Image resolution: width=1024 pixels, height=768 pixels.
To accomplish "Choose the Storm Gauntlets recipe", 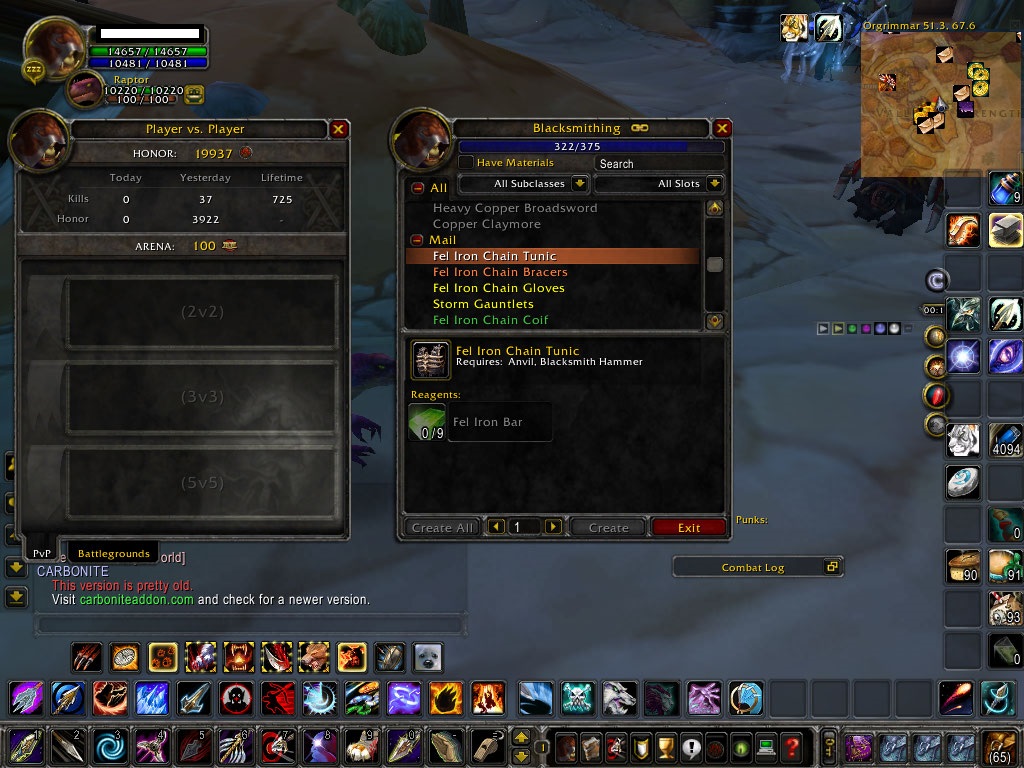I will coord(483,304).
